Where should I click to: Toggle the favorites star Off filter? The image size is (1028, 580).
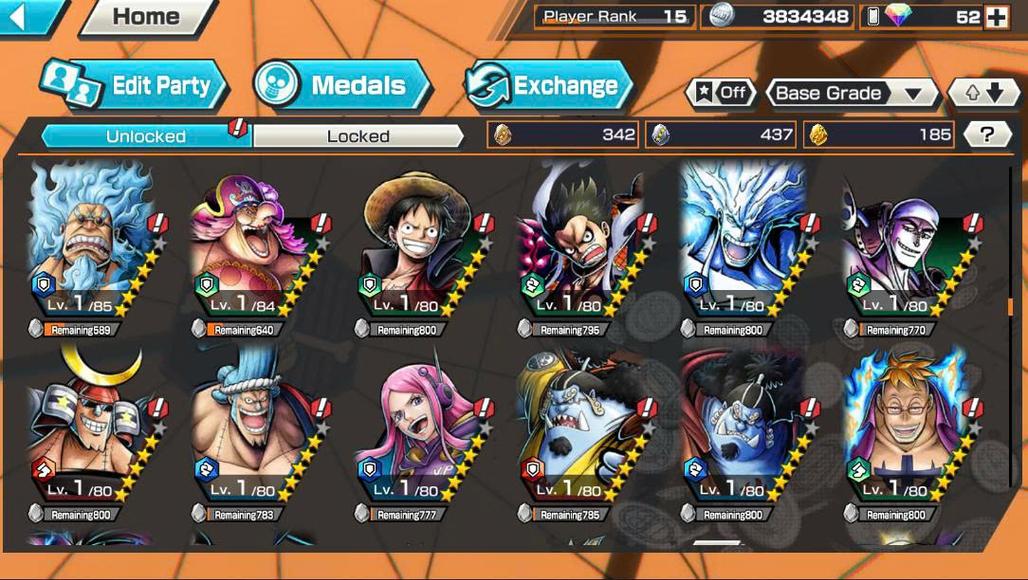[x=720, y=93]
